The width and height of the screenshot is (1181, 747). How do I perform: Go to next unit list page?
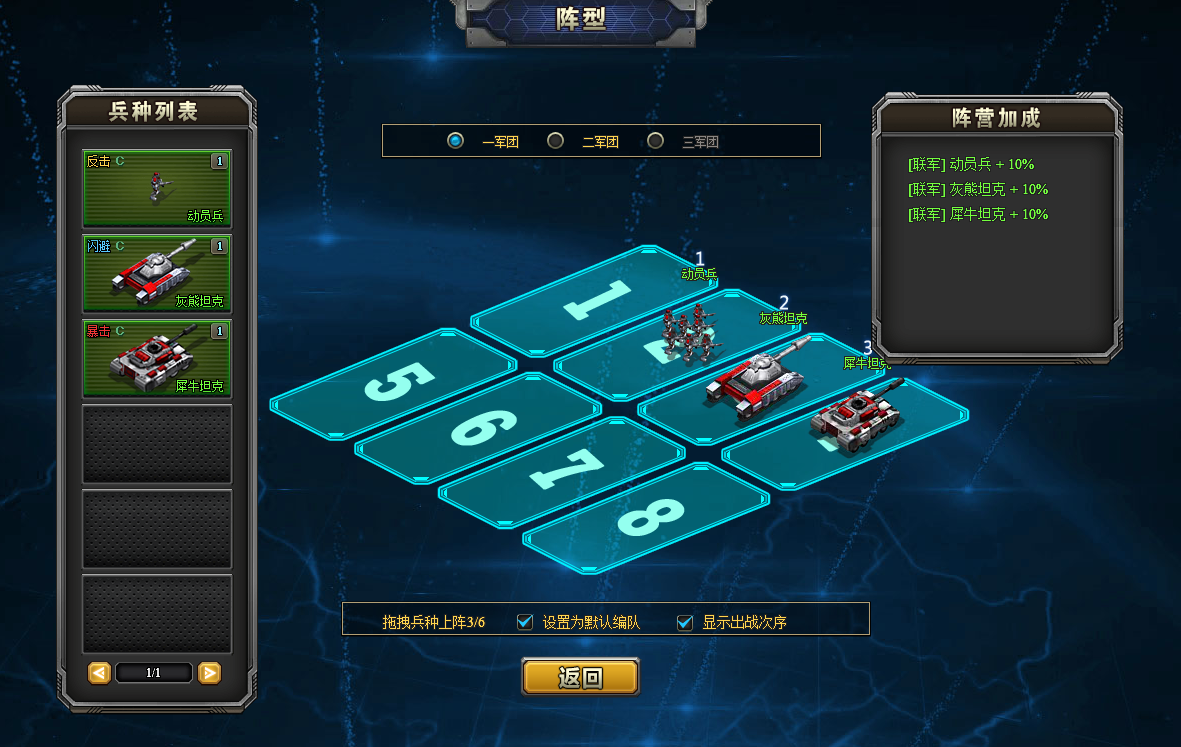pos(209,673)
